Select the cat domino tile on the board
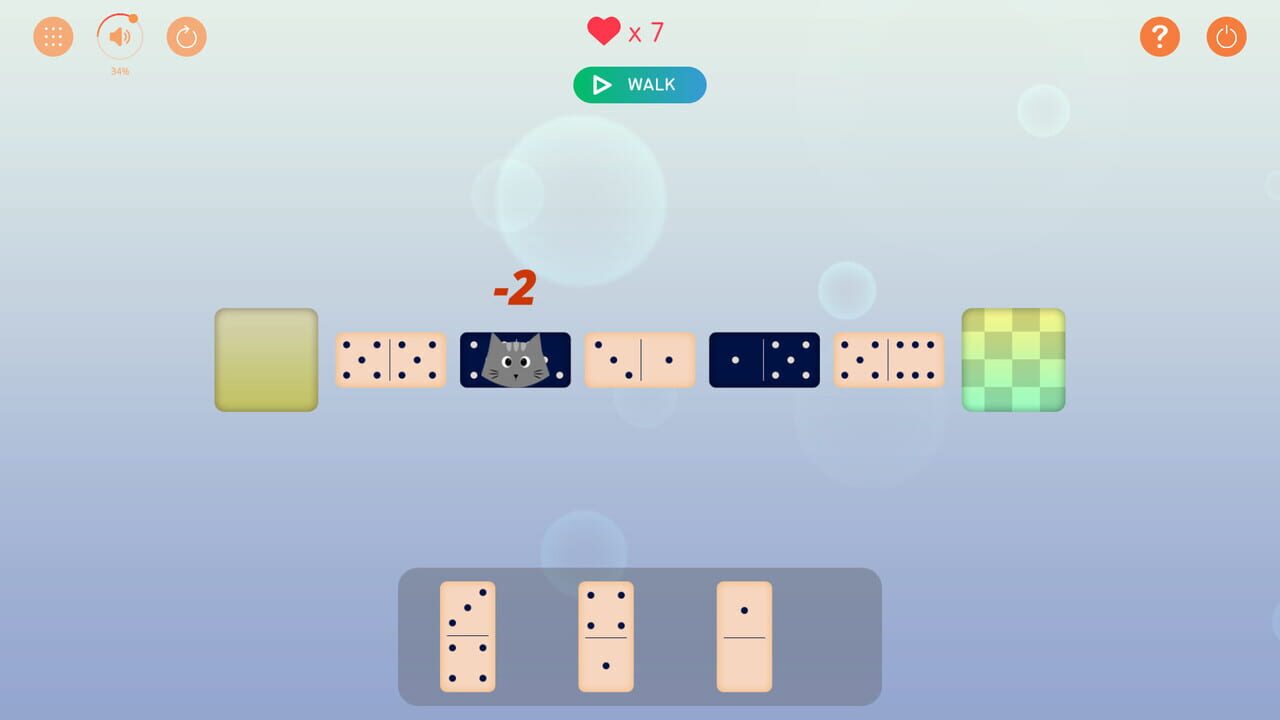Image resolution: width=1280 pixels, height=720 pixels. coord(514,359)
